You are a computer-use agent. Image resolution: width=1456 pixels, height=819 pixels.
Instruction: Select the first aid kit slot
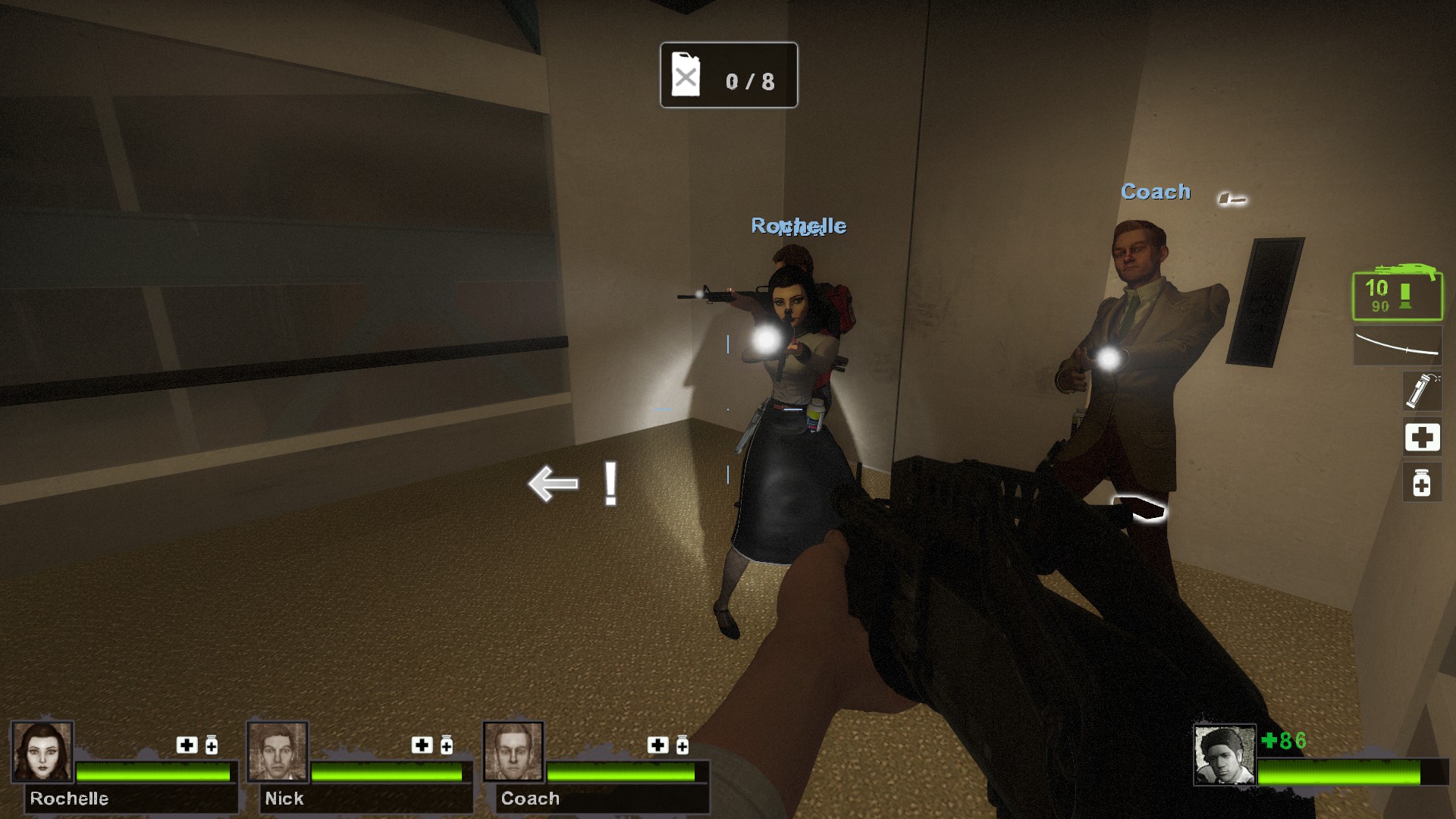coord(1422,438)
